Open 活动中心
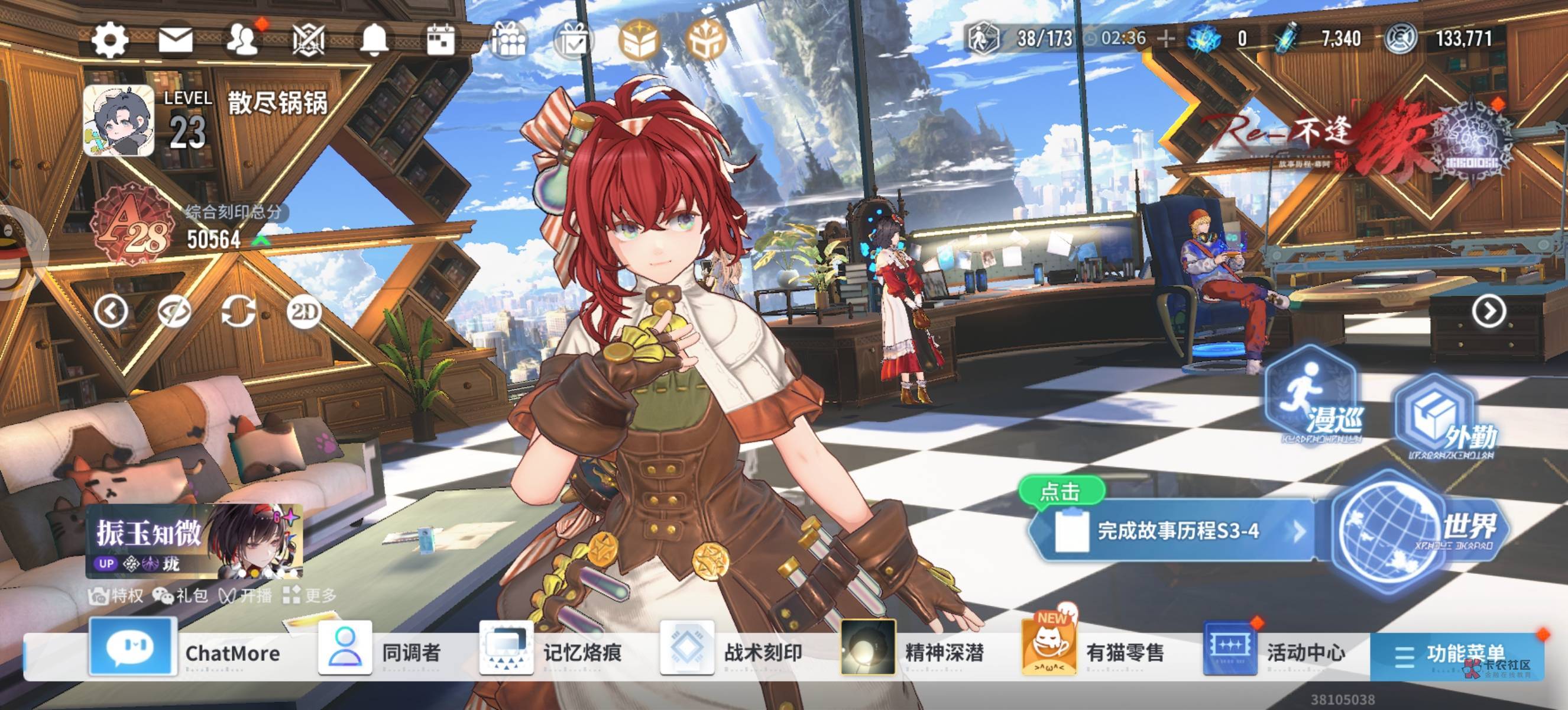This screenshot has height=710, width=1568. (x=1275, y=652)
